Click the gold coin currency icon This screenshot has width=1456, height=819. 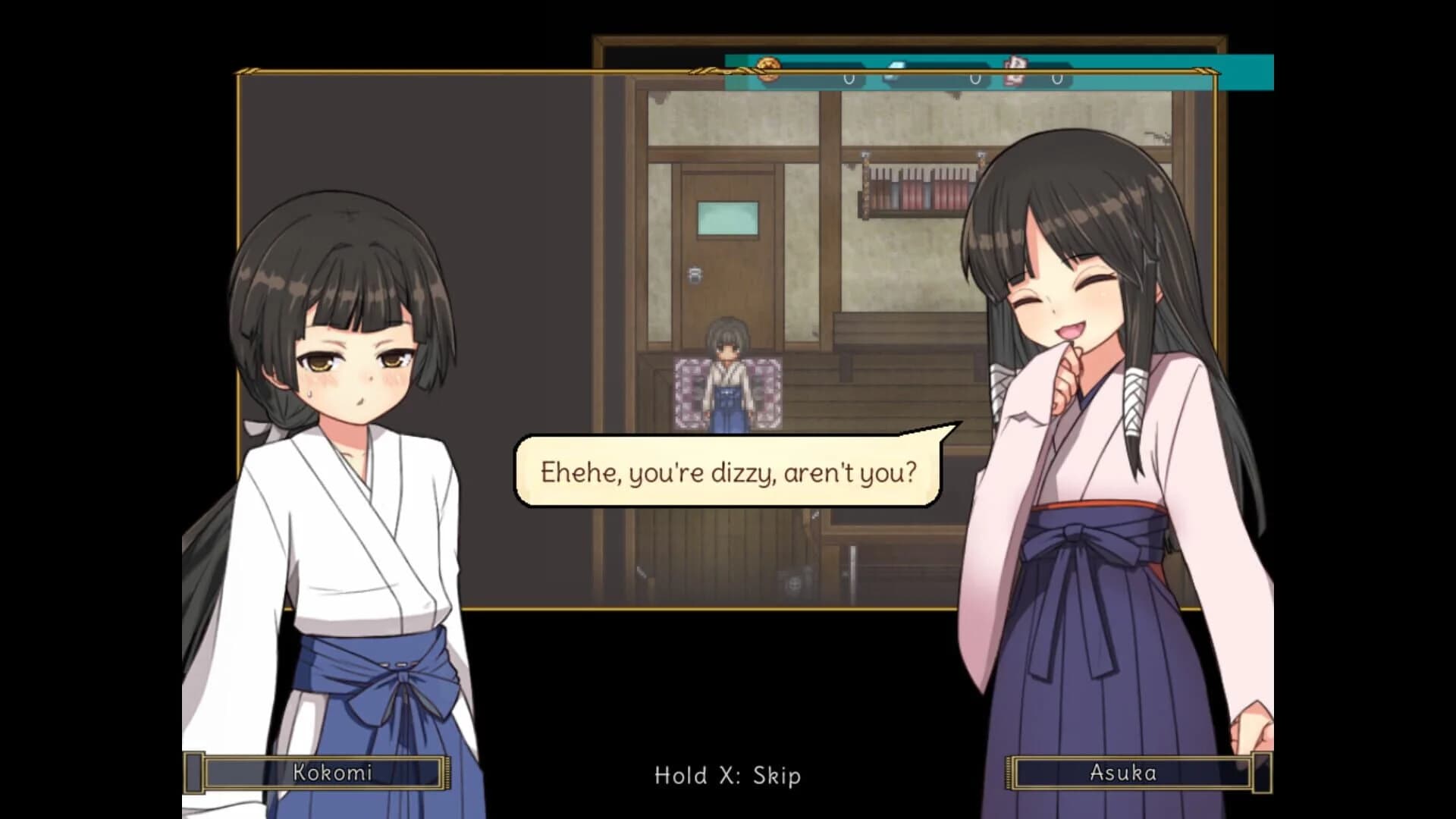click(767, 68)
